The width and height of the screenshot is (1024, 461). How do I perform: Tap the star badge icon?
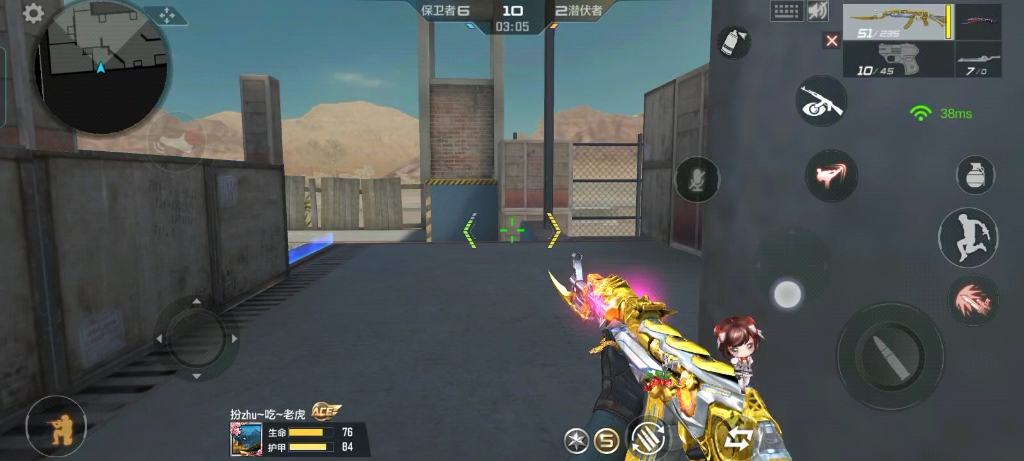click(575, 439)
